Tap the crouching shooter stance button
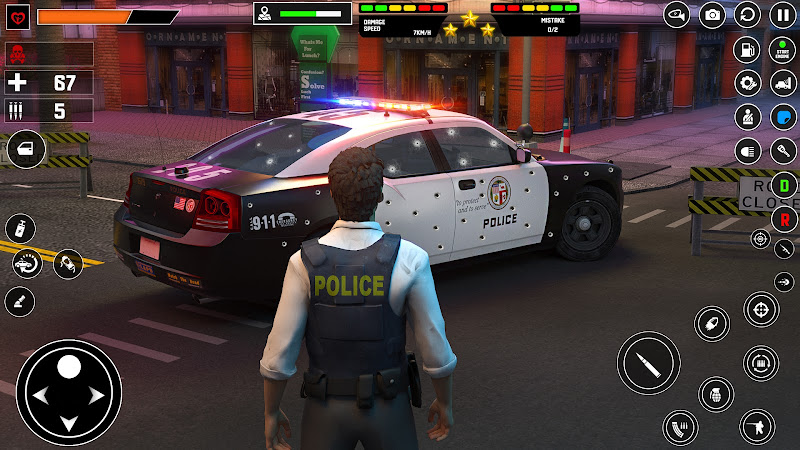The height and width of the screenshot is (450, 800). point(757,427)
